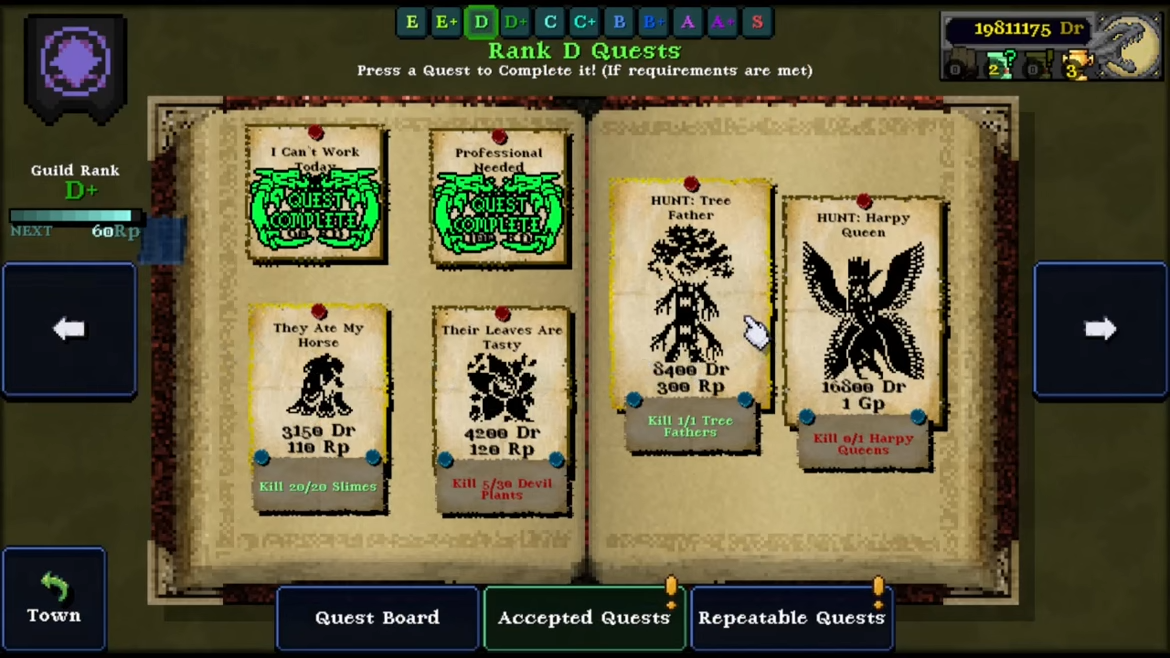Open the D+ rank quests tab
The height and width of the screenshot is (658, 1170).
coord(515,22)
